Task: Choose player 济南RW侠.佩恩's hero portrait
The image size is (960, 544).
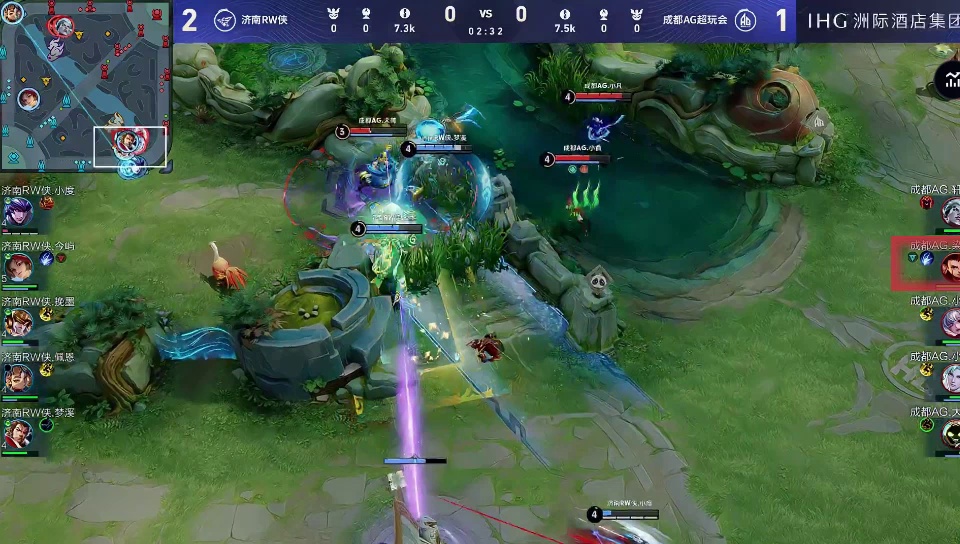Action: pyautogui.click(x=17, y=378)
